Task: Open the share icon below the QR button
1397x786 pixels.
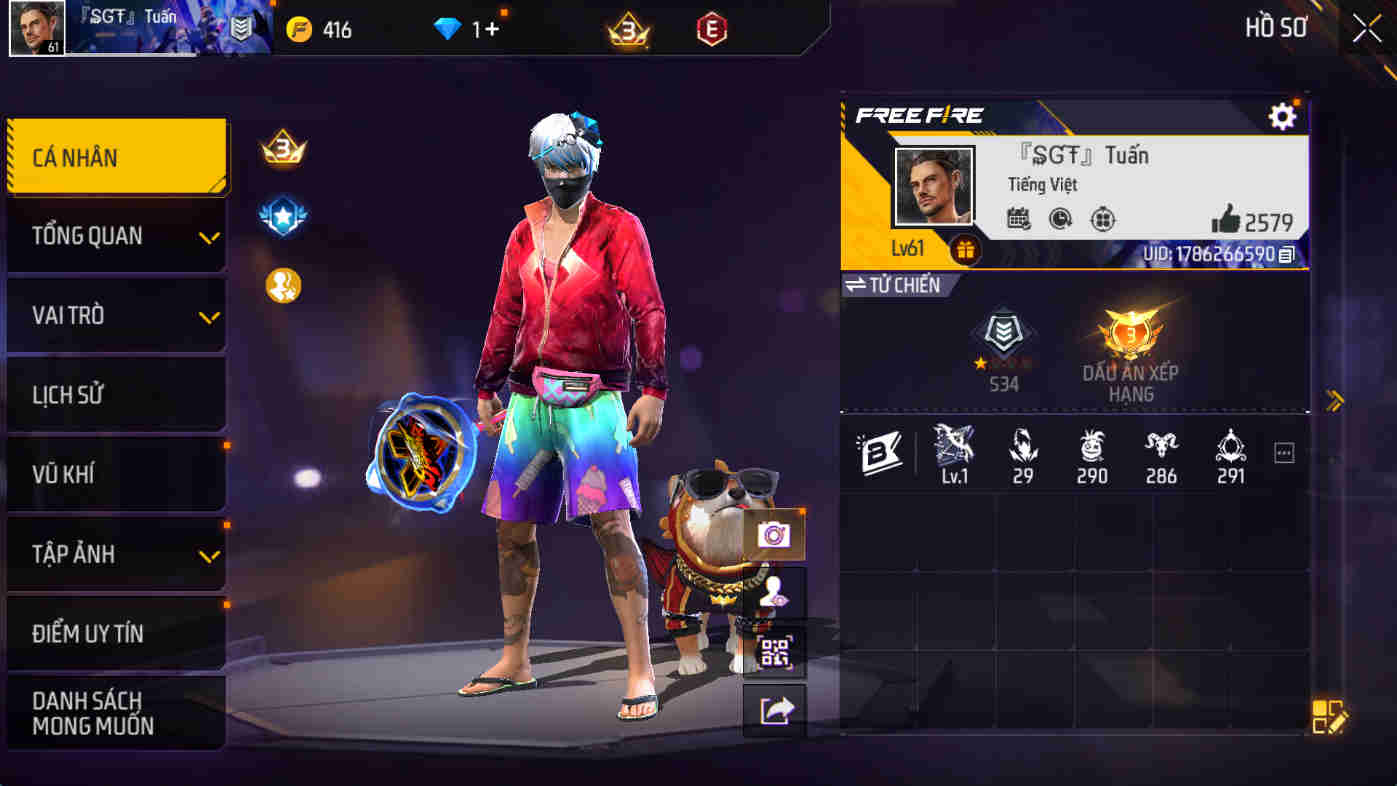Action: pyautogui.click(x=775, y=710)
